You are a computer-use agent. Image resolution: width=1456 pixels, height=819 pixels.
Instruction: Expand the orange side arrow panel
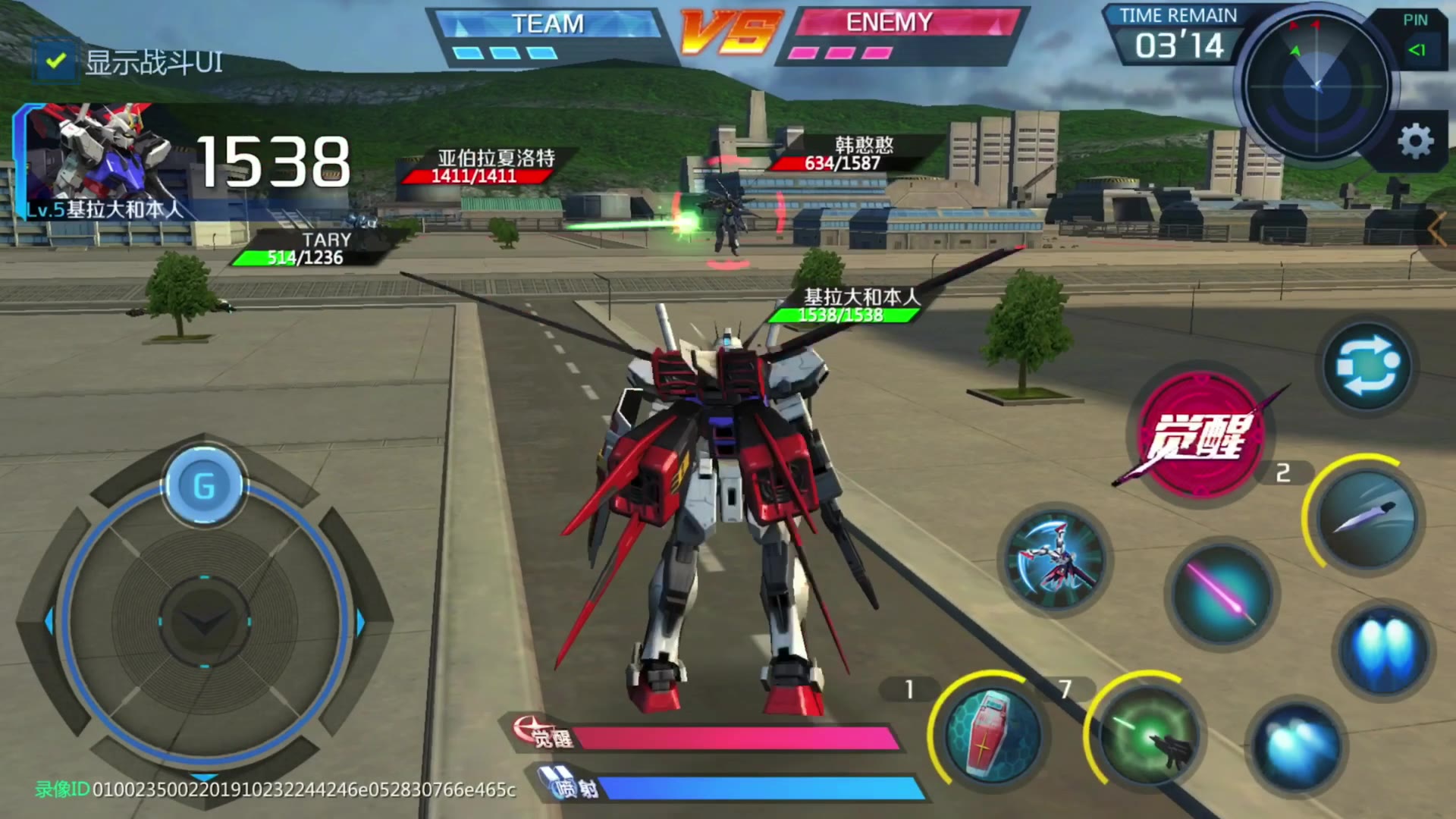1437,229
